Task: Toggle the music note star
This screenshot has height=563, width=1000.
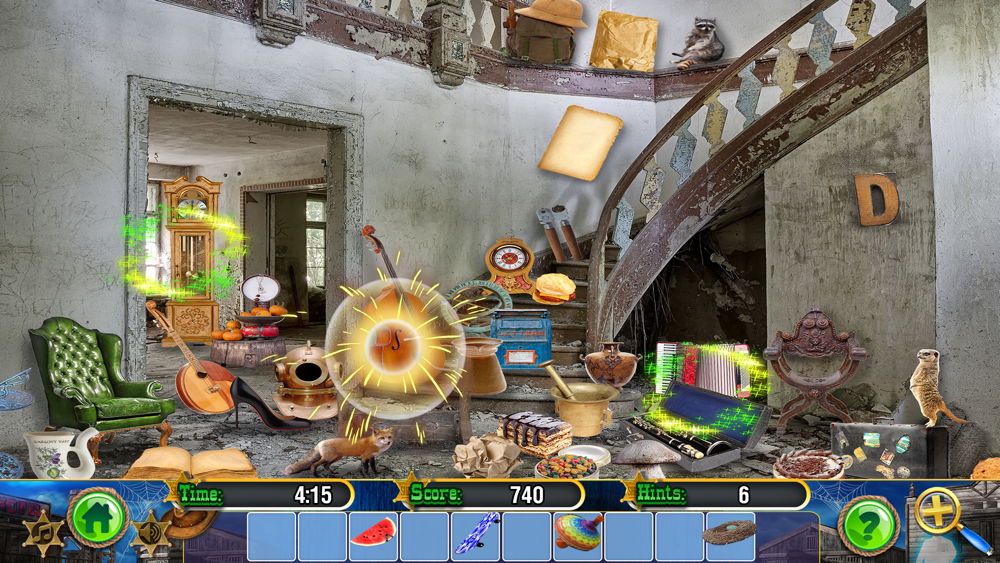Action: tap(41, 534)
